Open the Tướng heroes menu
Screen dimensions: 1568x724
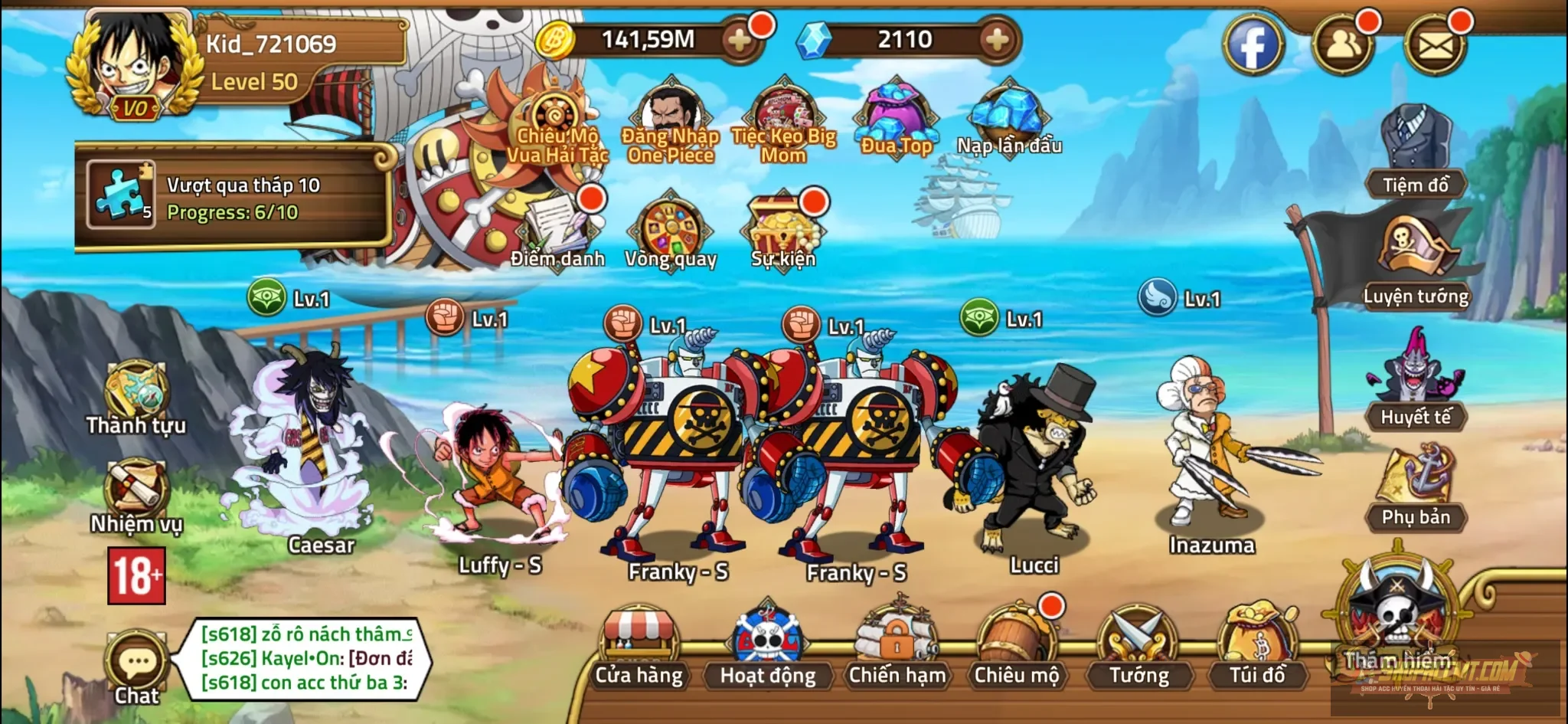click(x=1138, y=647)
